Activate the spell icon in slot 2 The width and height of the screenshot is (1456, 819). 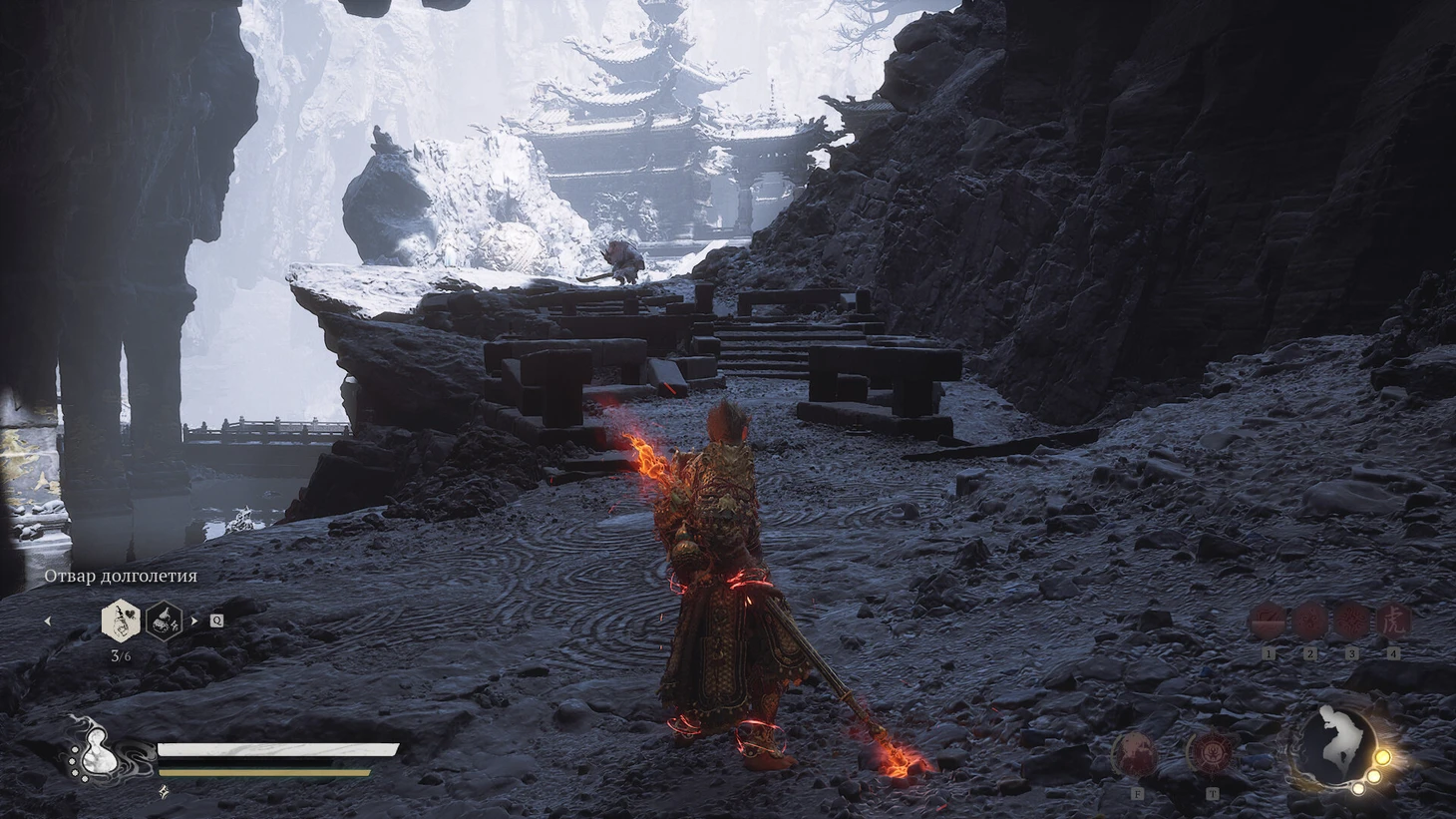[x=1309, y=620]
